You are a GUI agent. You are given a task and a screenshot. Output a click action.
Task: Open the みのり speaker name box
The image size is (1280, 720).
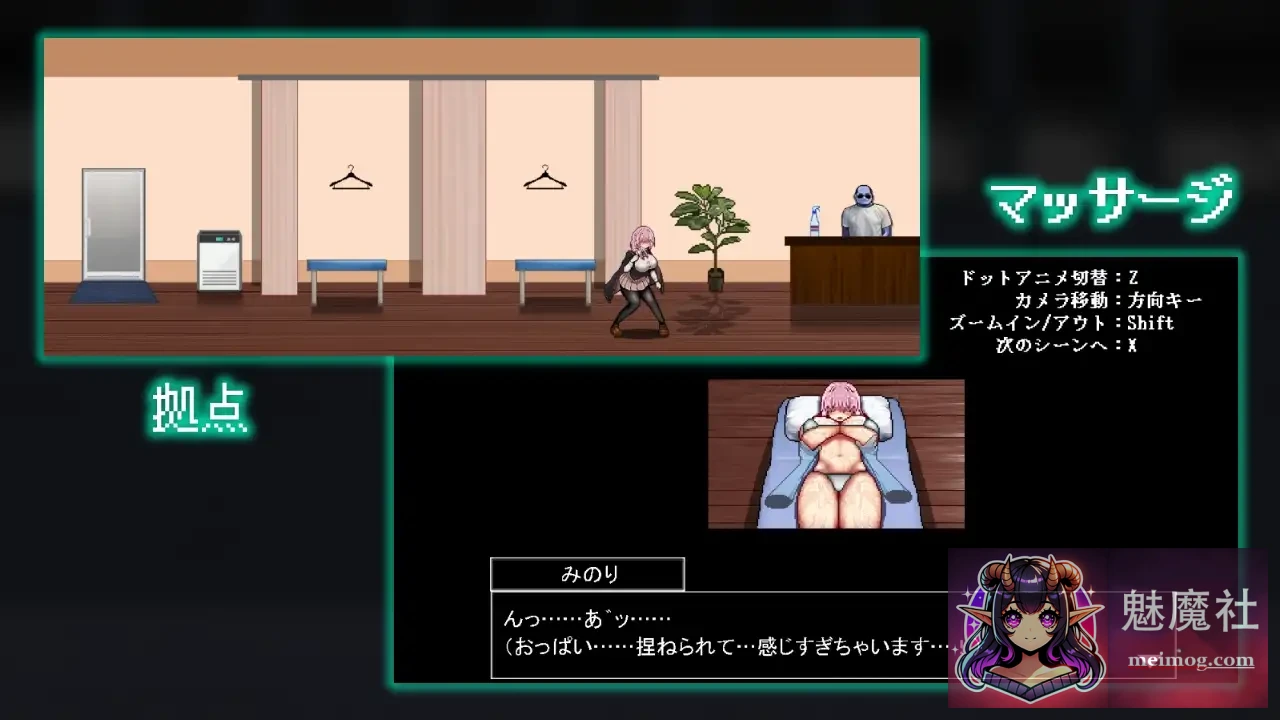click(x=586, y=573)
